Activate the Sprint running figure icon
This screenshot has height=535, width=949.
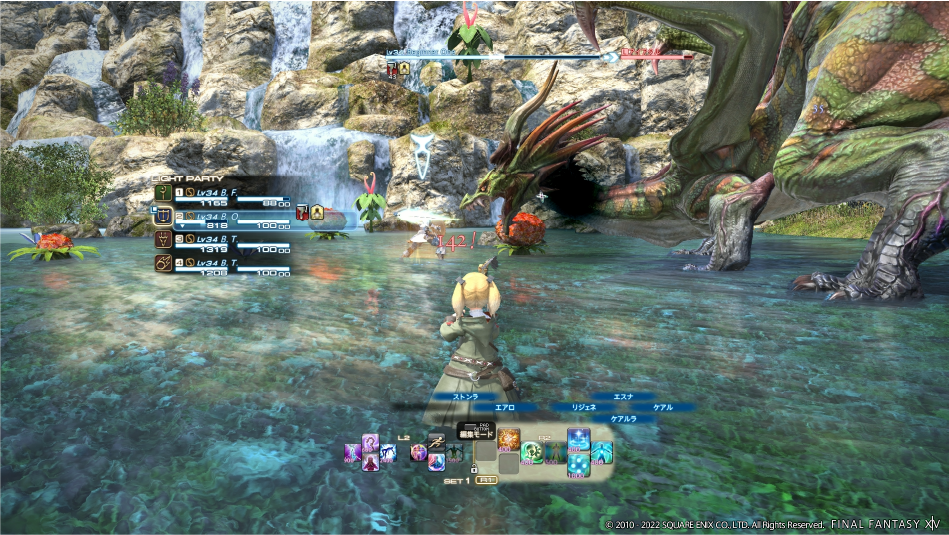436,441
